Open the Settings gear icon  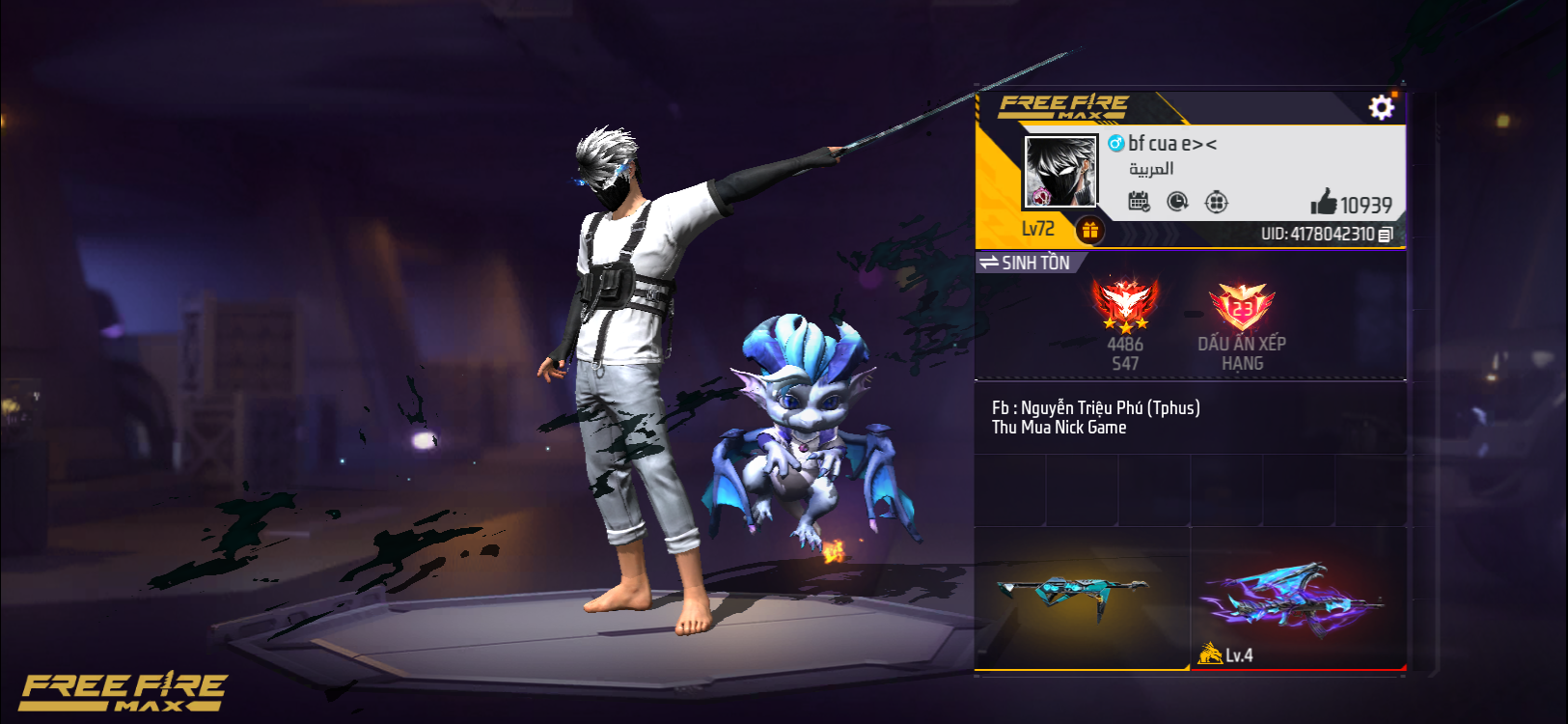(x=1382, y=106)
